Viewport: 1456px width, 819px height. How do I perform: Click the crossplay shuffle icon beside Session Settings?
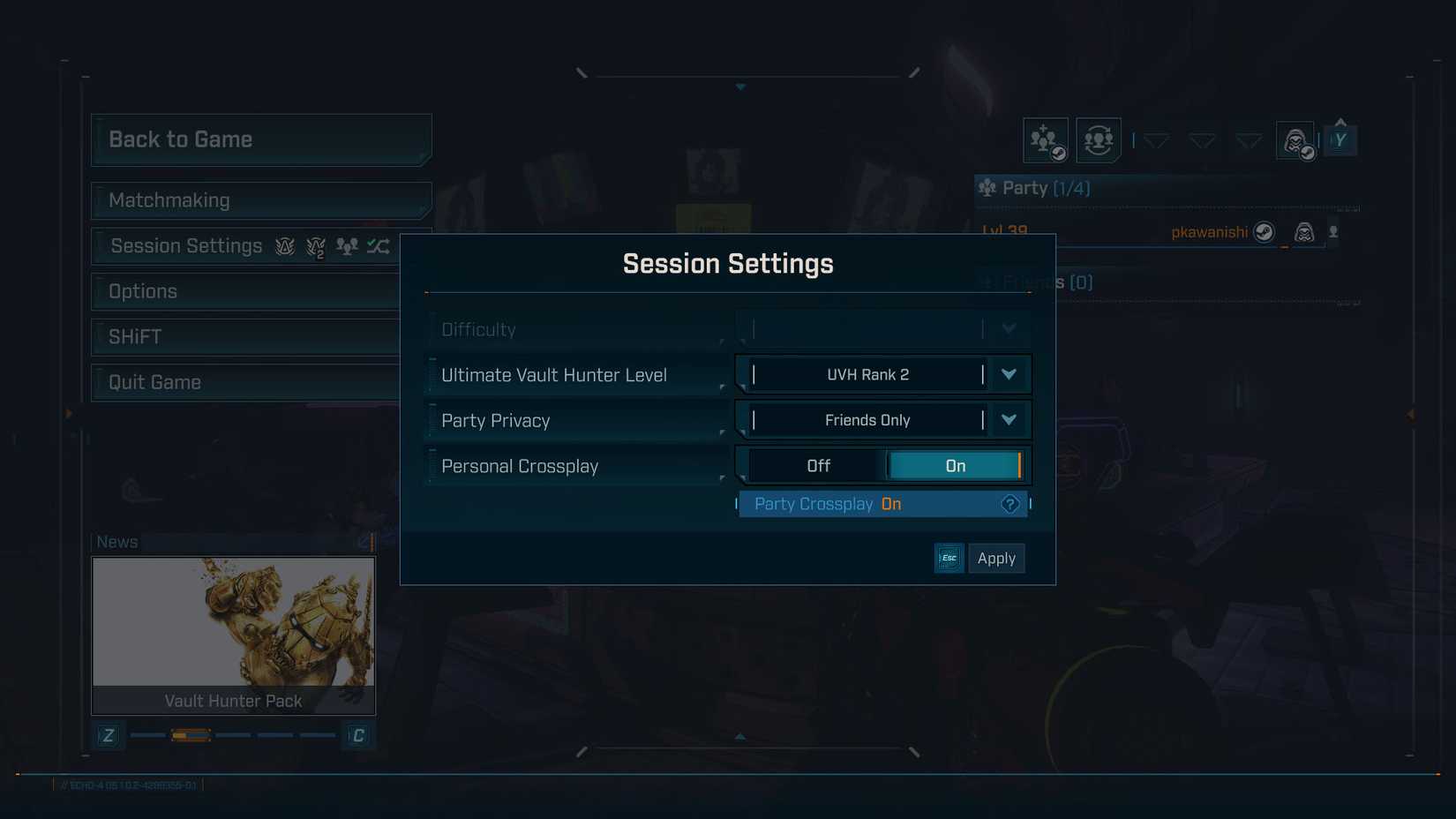pyautogui.click(x=378, y=246)
